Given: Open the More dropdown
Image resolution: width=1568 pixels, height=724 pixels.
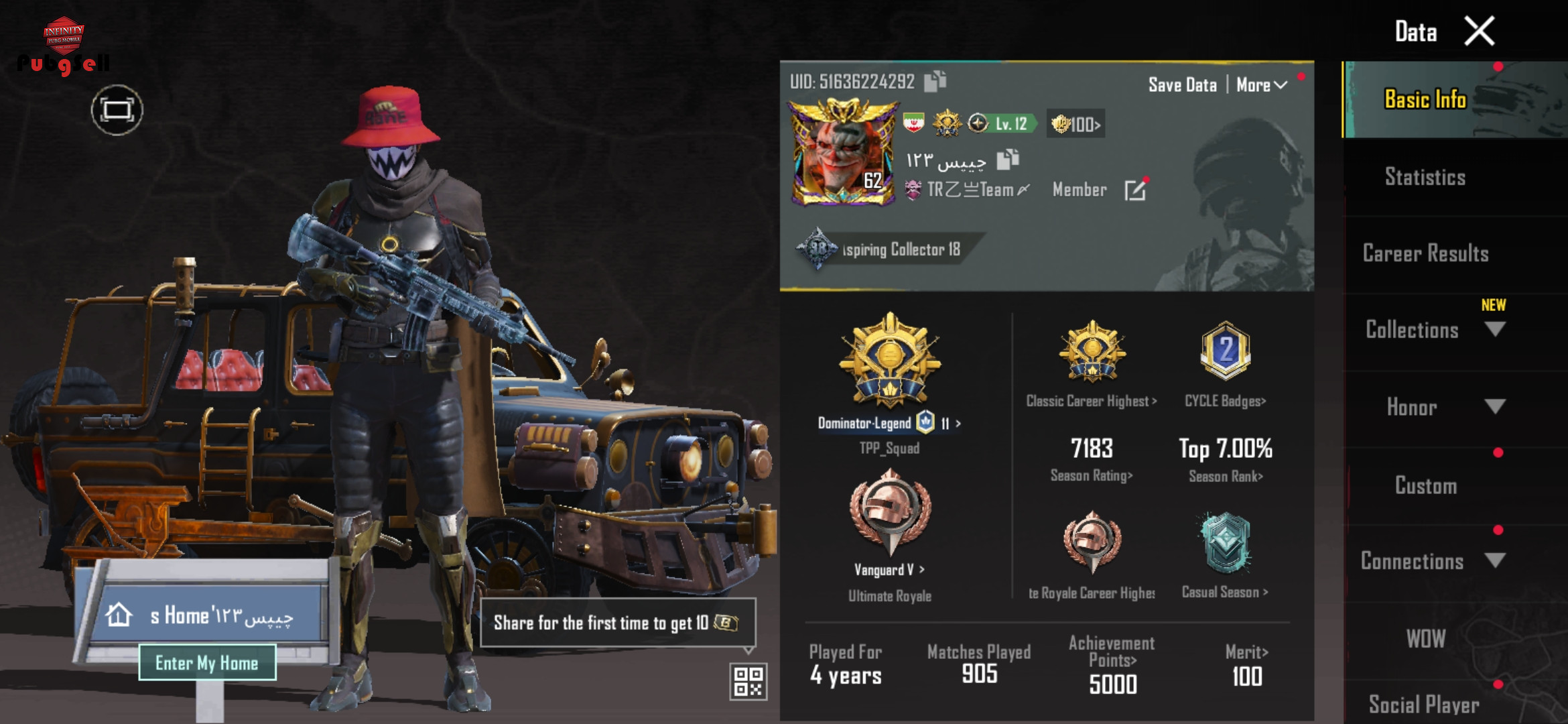Looking at the screenshot, I should 1261,85.
